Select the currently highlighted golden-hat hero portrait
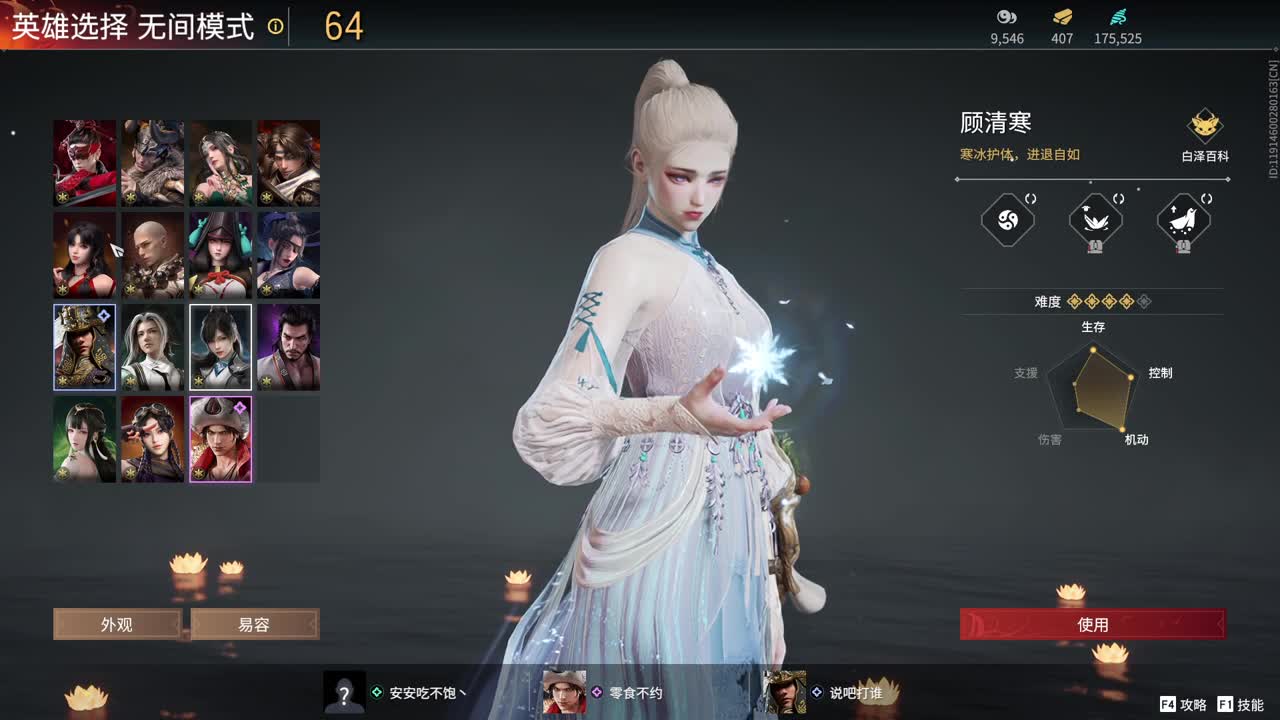 point(84,347)
